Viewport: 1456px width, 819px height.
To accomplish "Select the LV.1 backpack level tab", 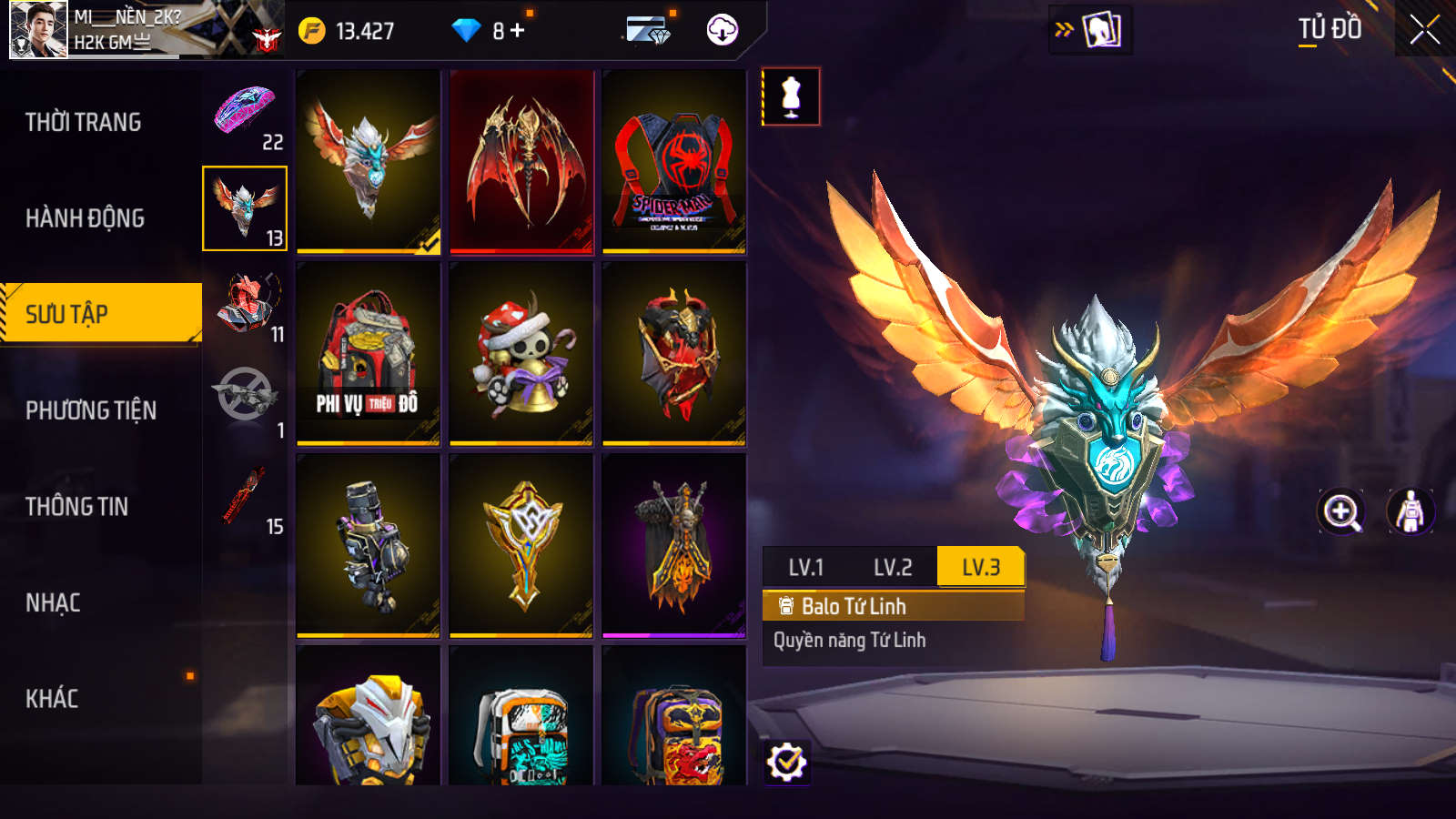I will tap(806, 568).
